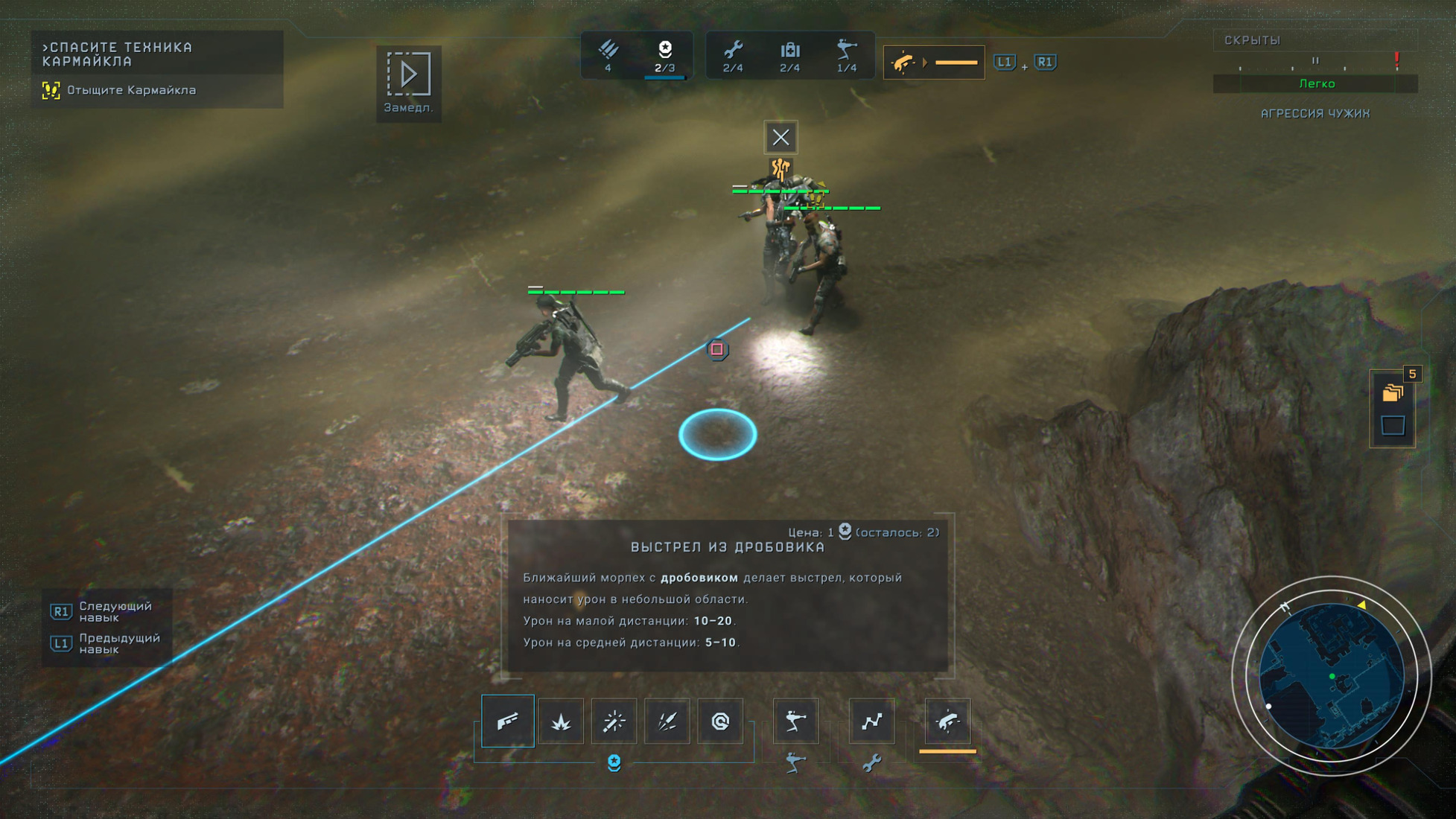Select the Отыщите Кармайкла objective
1456x819 pixels.
131,90
